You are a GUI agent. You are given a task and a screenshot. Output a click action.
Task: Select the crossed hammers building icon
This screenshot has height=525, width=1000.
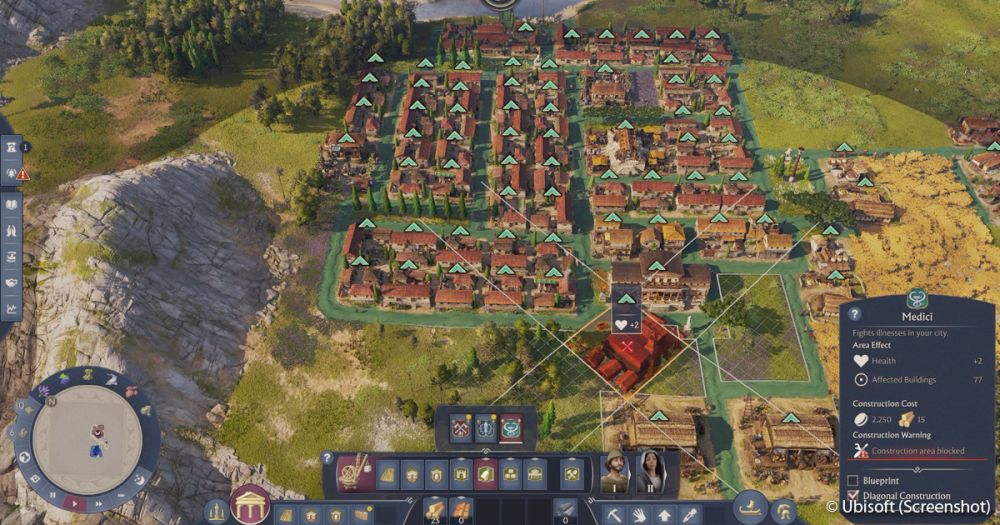[x=460, y=427]
